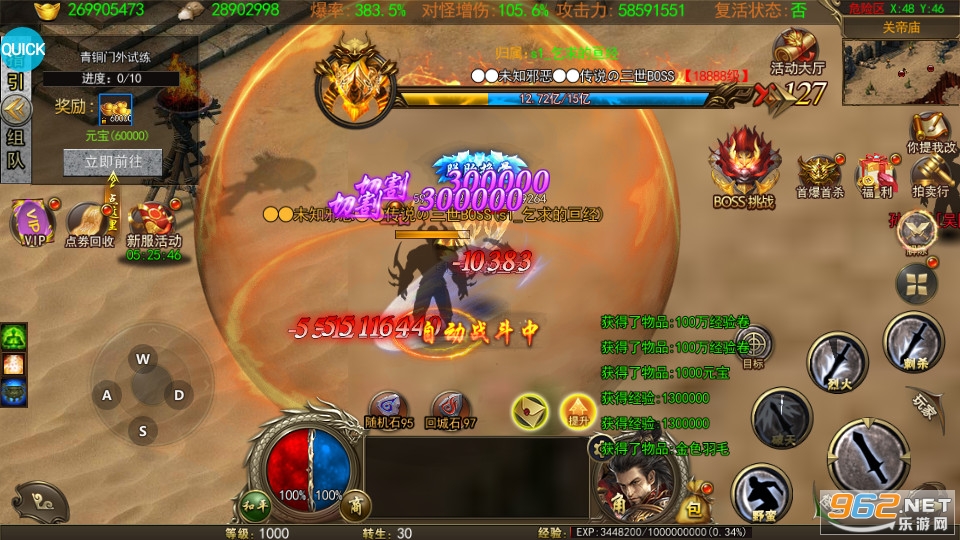Click the minimap

(900, 70)
